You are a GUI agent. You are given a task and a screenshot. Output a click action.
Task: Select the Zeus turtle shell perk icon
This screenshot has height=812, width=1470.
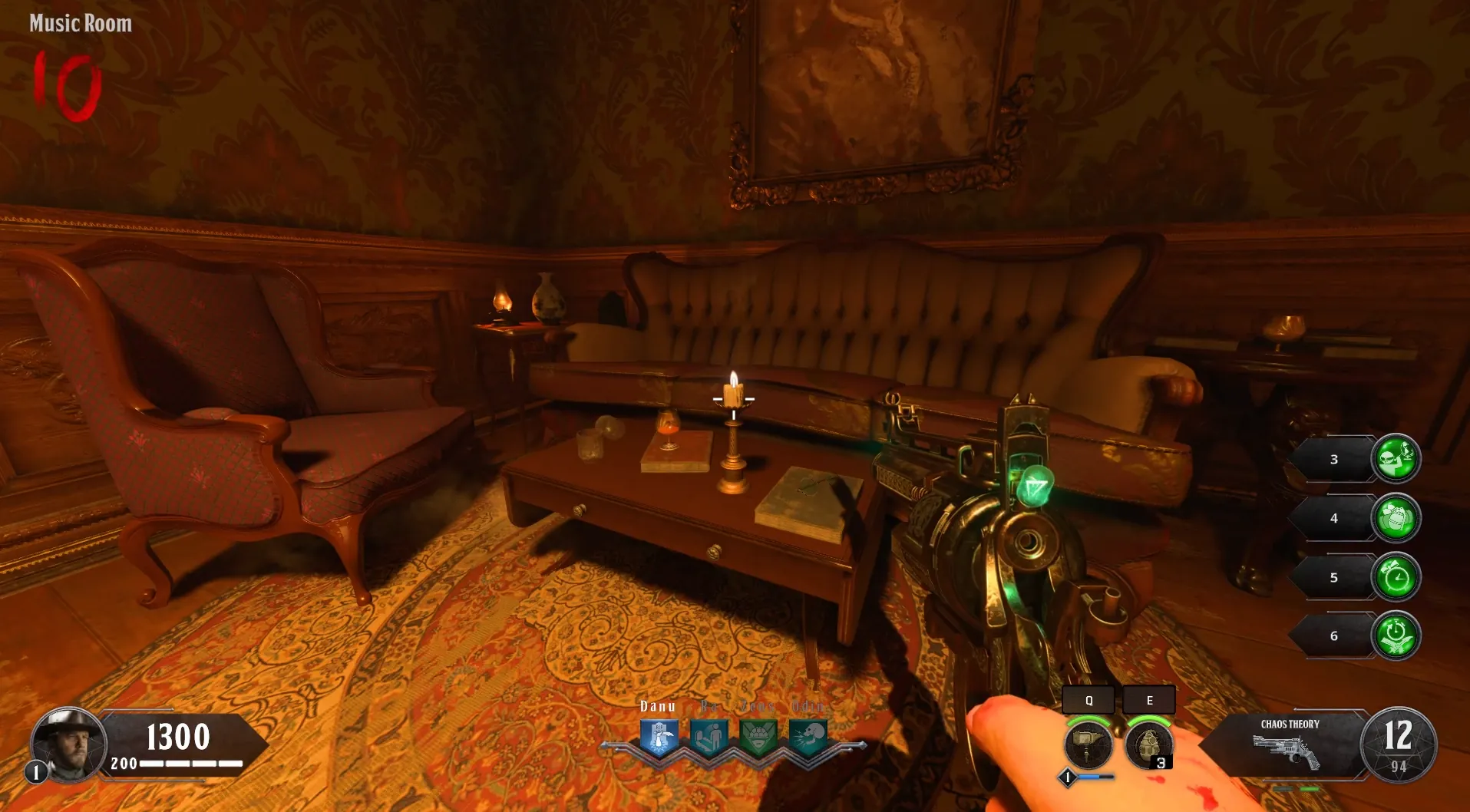click(758, 738)
